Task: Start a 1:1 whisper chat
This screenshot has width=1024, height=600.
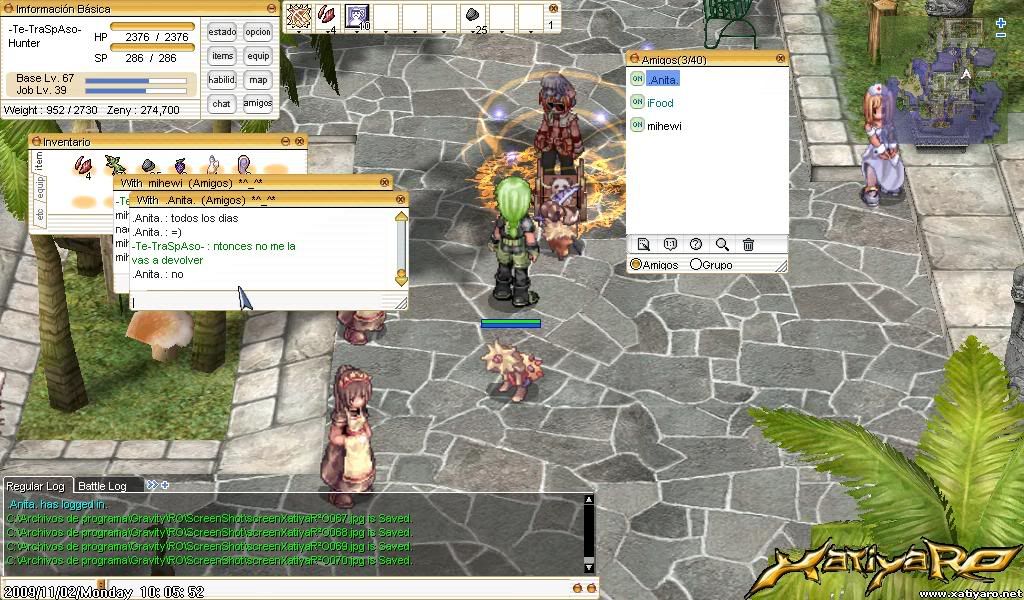Action: tap(670, 244)
